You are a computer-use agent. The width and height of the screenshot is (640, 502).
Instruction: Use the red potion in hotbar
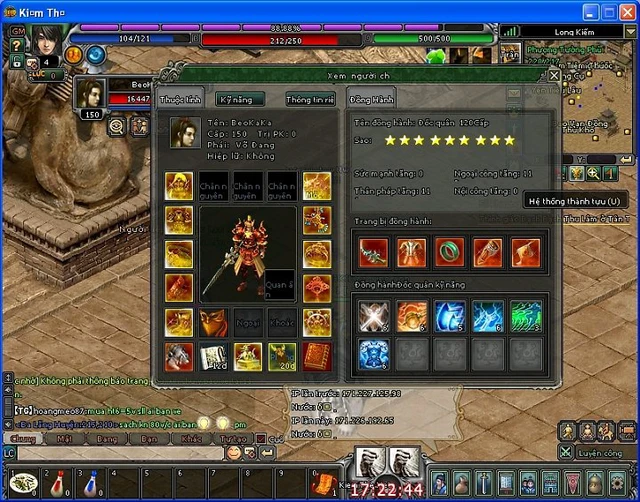click(58, 483)
